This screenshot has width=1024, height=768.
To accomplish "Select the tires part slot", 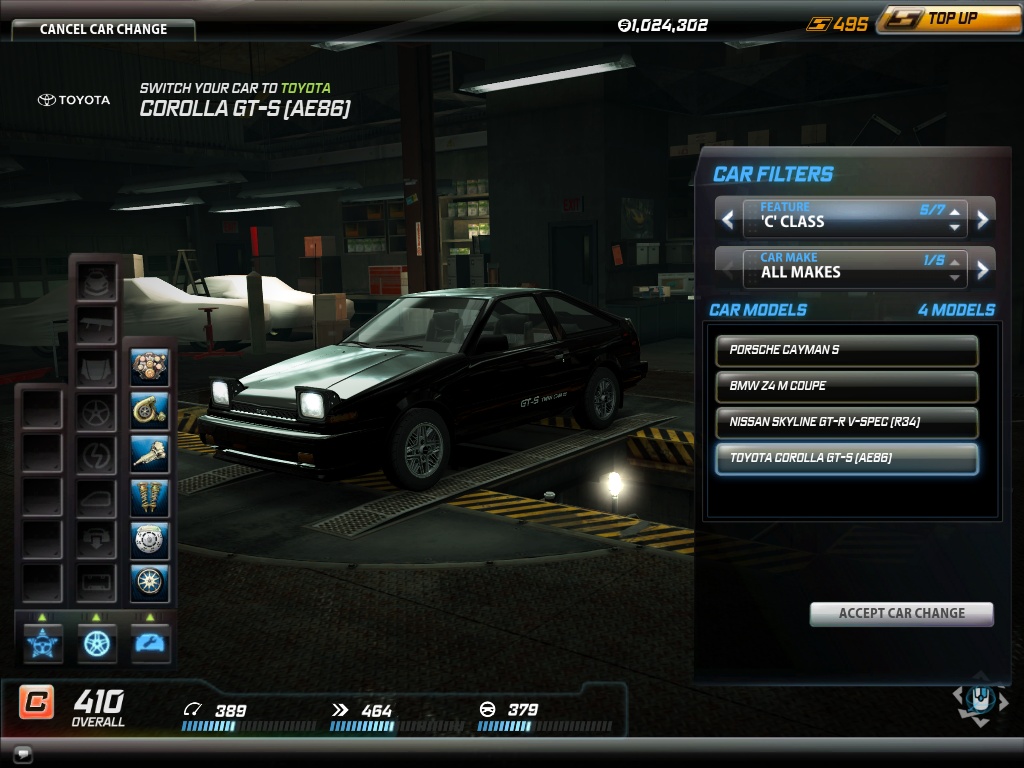I will pyautogui.click(x=150, y=583).
